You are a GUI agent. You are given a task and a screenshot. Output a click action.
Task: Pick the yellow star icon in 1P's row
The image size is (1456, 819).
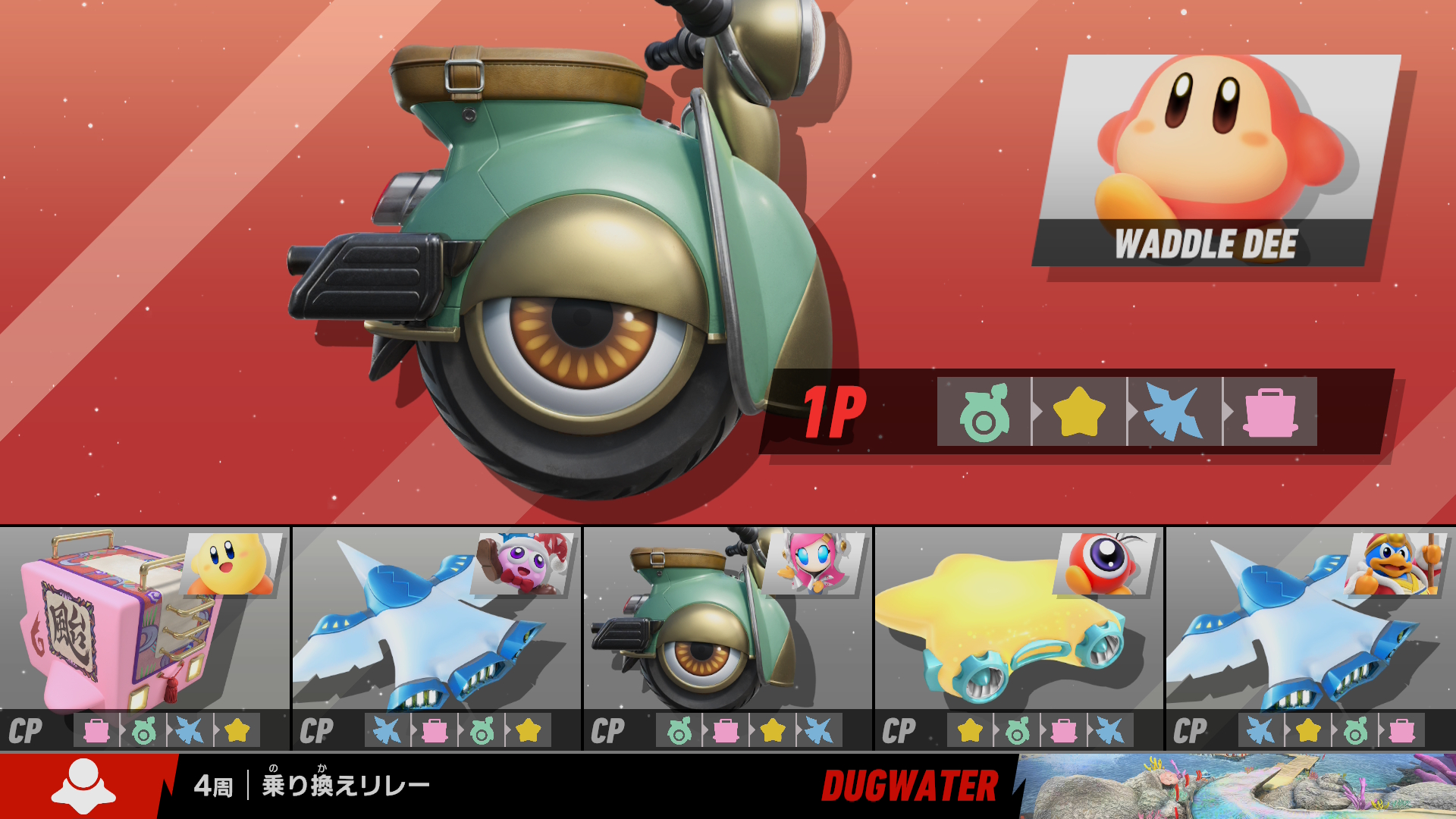pyautogui.click(x=1079, y=412)
